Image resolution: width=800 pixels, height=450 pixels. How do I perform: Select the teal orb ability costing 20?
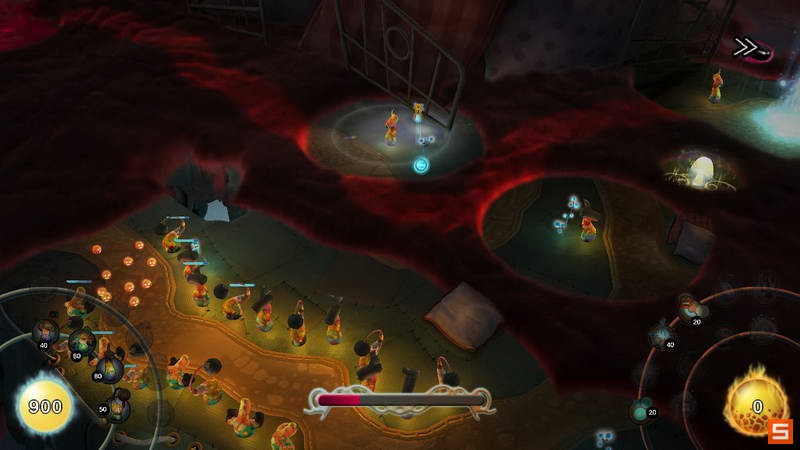click(x=643, y=408)
